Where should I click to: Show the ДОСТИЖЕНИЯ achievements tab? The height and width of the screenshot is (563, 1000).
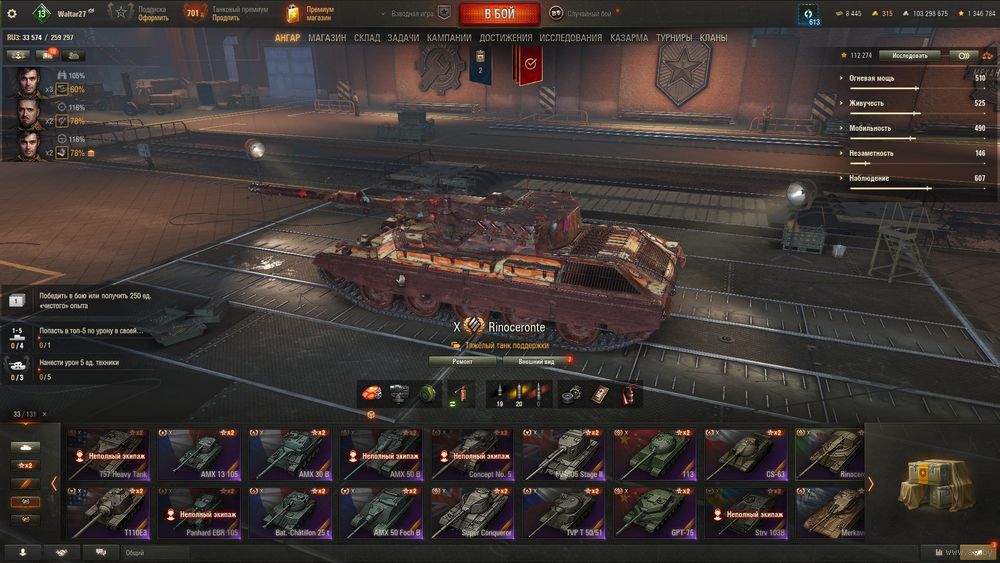pyautogui.click(x=505, y=38)
